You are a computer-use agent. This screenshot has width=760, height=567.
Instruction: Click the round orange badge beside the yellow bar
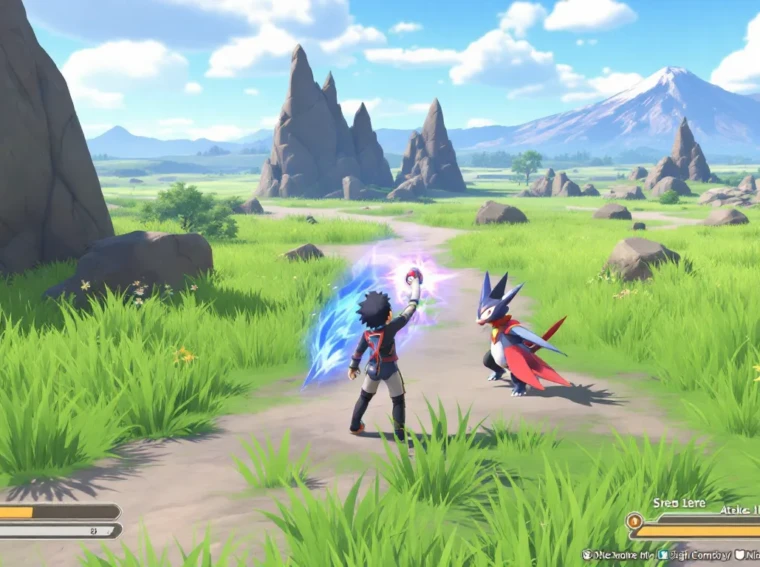tap(635, 520)
